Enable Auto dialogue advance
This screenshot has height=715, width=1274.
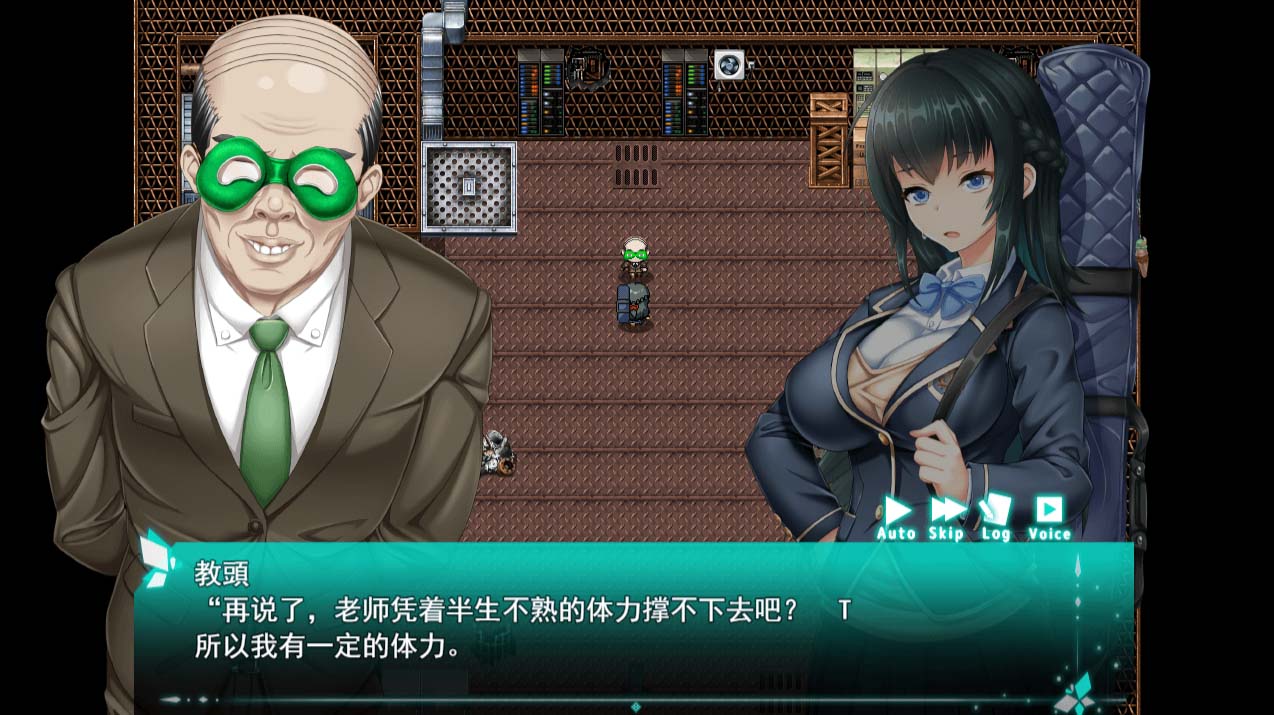coord(896,515)
